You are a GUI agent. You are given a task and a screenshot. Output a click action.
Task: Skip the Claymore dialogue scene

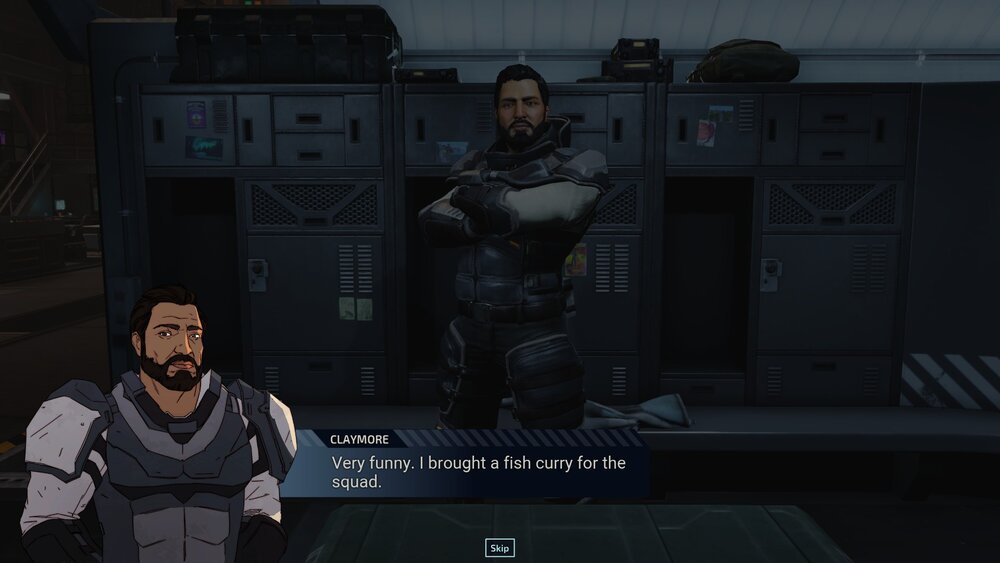pyautogui.click(x=499, y=547)
